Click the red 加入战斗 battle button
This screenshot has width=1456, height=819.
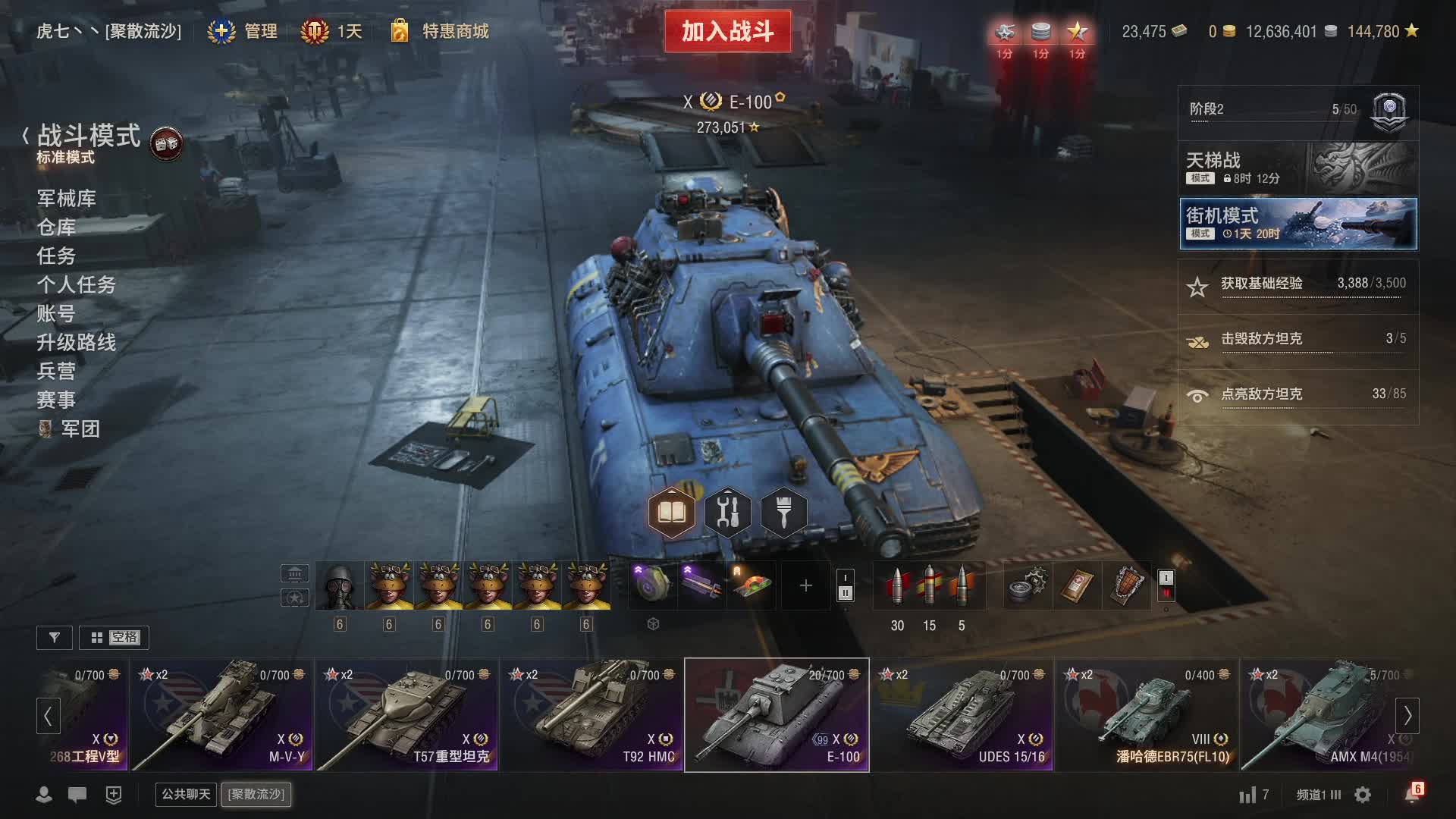coord(727,32)
